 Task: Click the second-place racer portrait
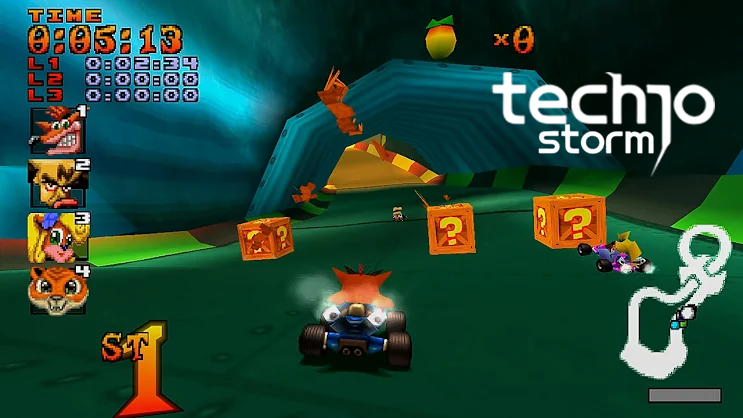click(57, 183)
